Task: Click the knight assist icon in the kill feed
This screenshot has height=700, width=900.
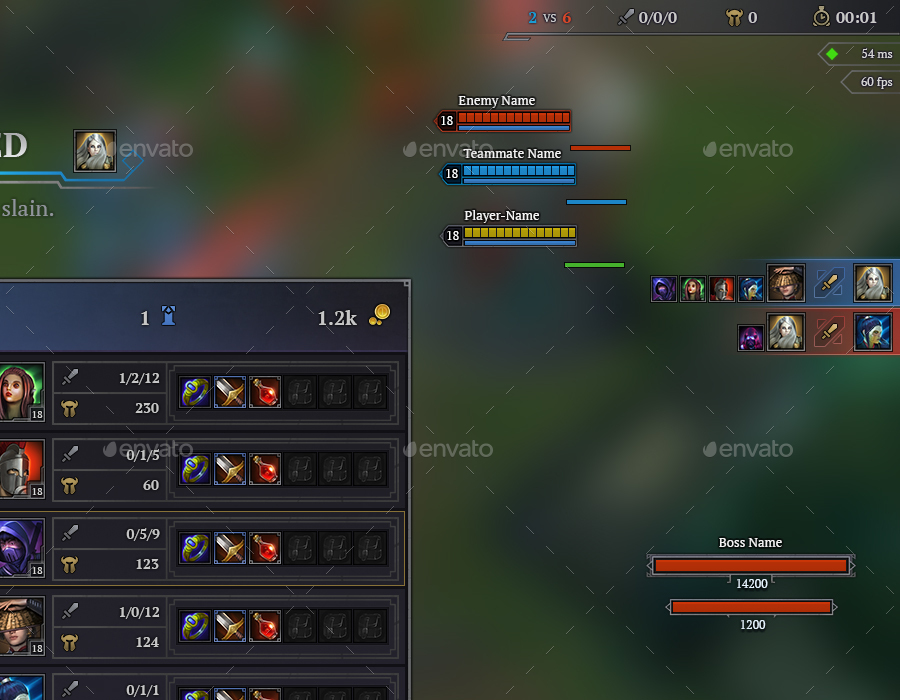Action: 722,290
